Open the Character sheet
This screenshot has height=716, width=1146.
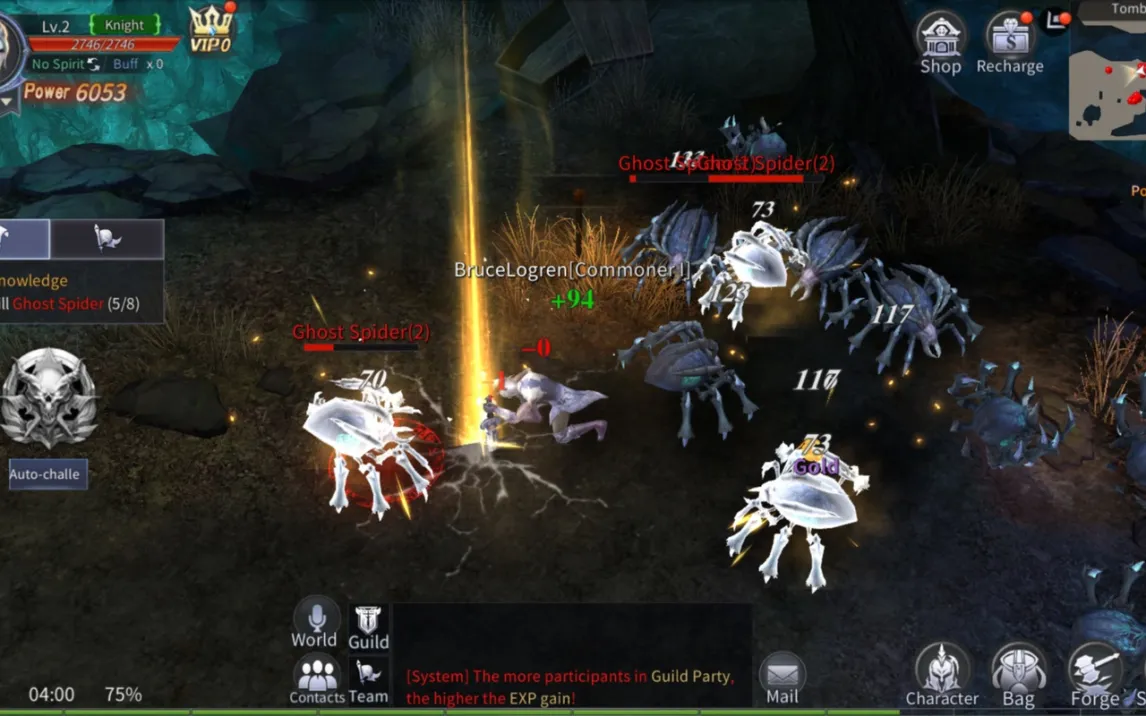pyautogui.click(x=941, y=675)
